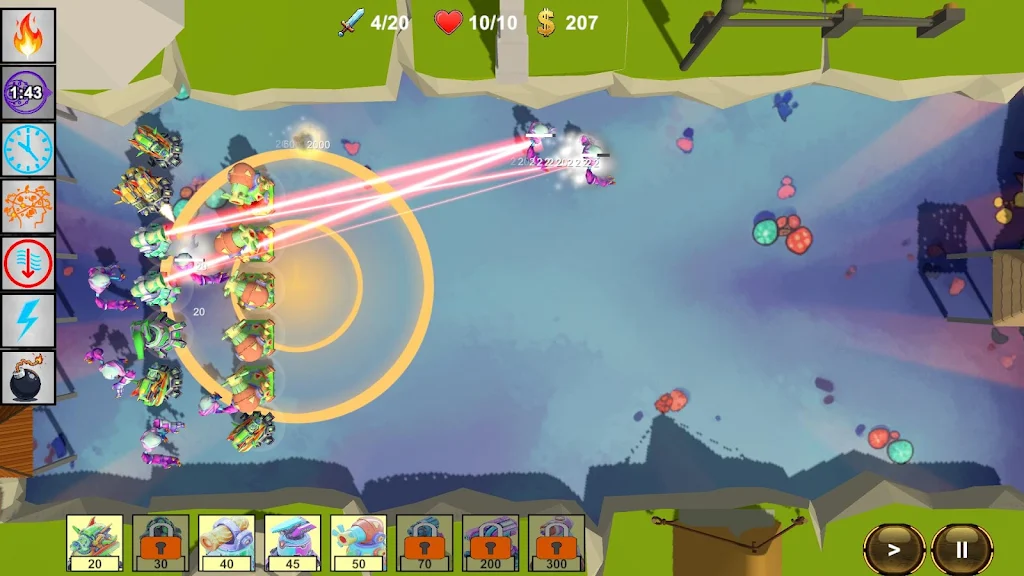This screenshot has width=1024, height=576.
Task: Cast the blue lightning bolt ability
Action: click(x=28, y=320)
